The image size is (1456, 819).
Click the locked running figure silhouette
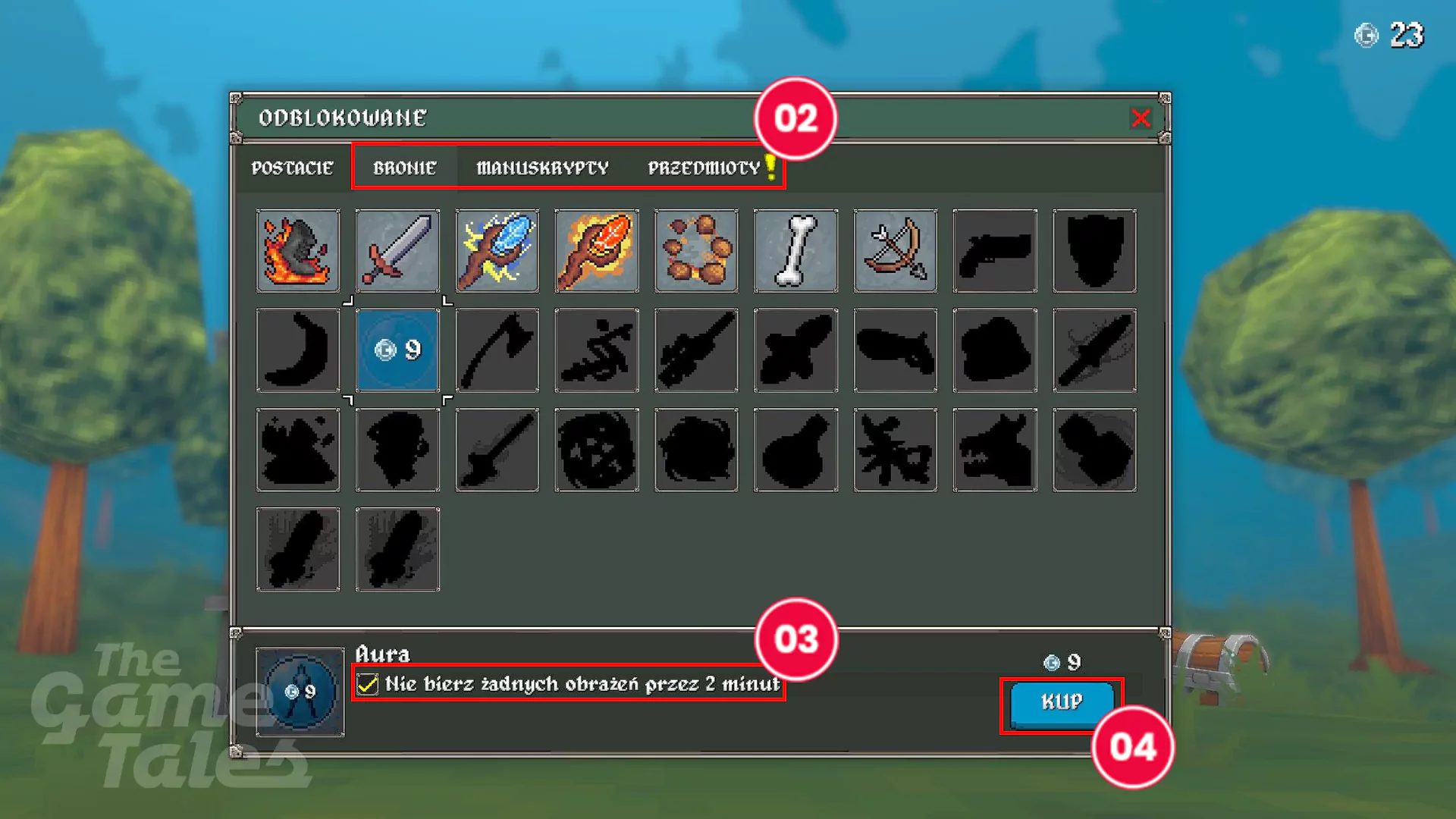[597, 350]
